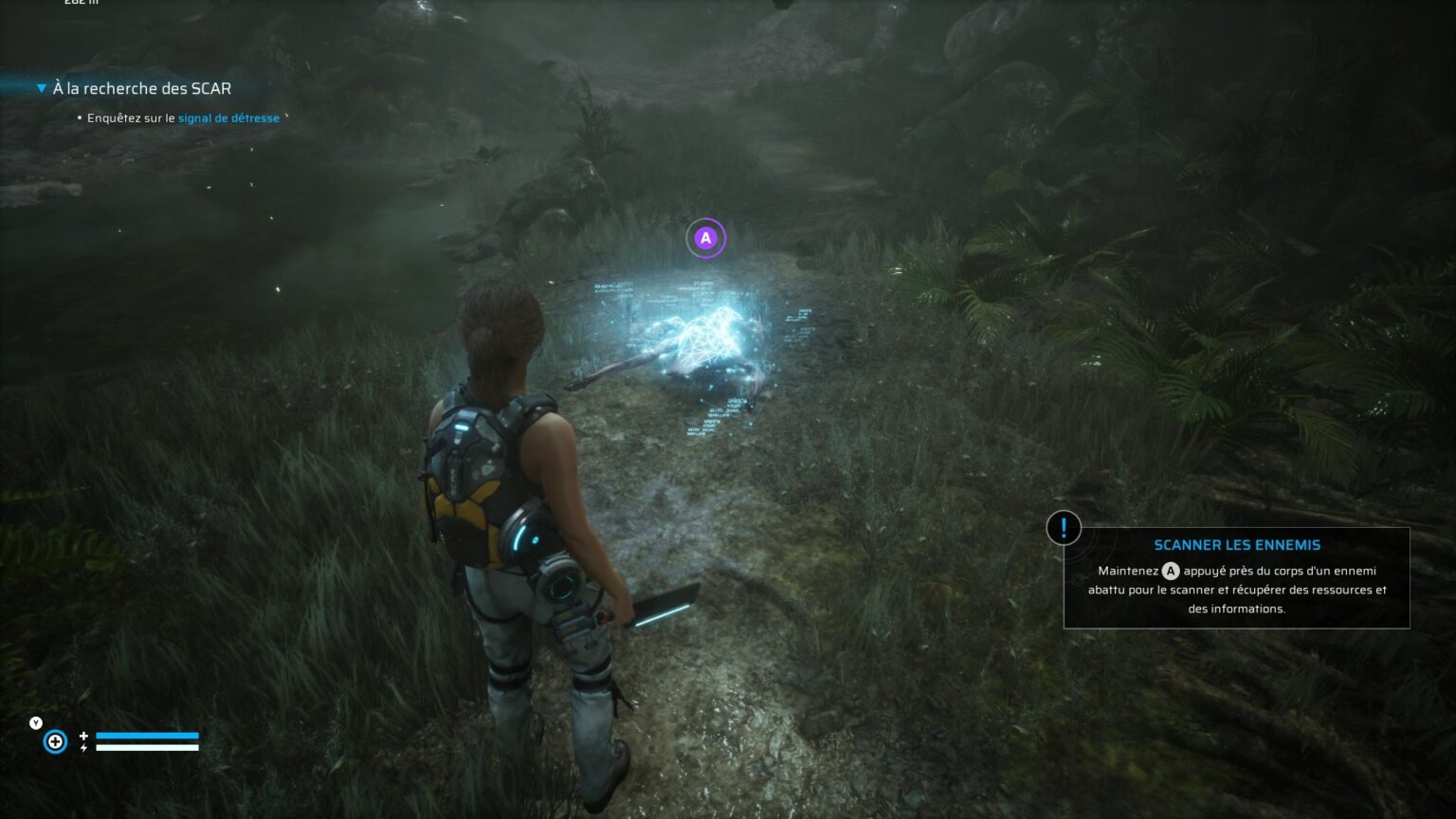Click the circular A button prompt above the scan
The image size is (1456, 819).
(x=703, y=238)
